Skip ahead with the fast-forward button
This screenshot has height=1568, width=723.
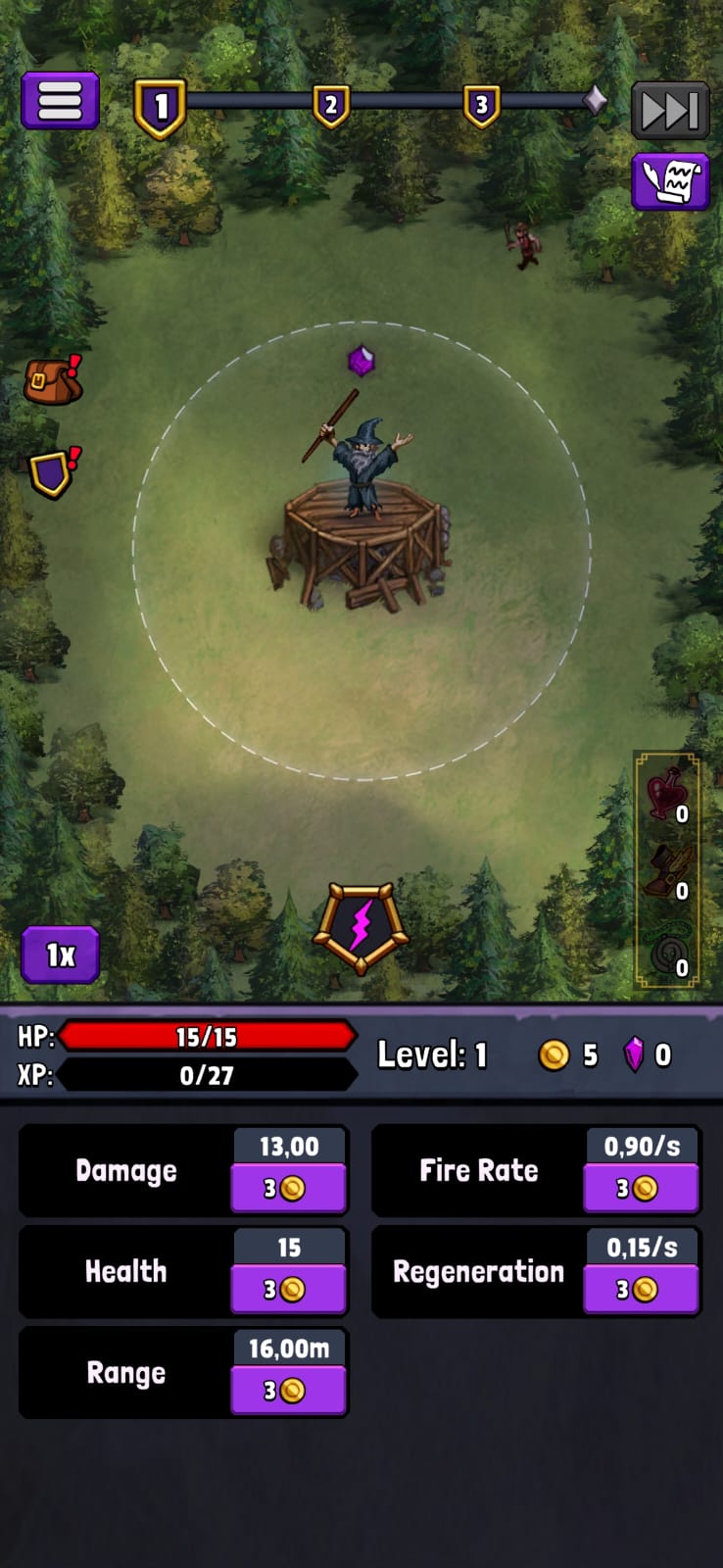pos(669,110)
